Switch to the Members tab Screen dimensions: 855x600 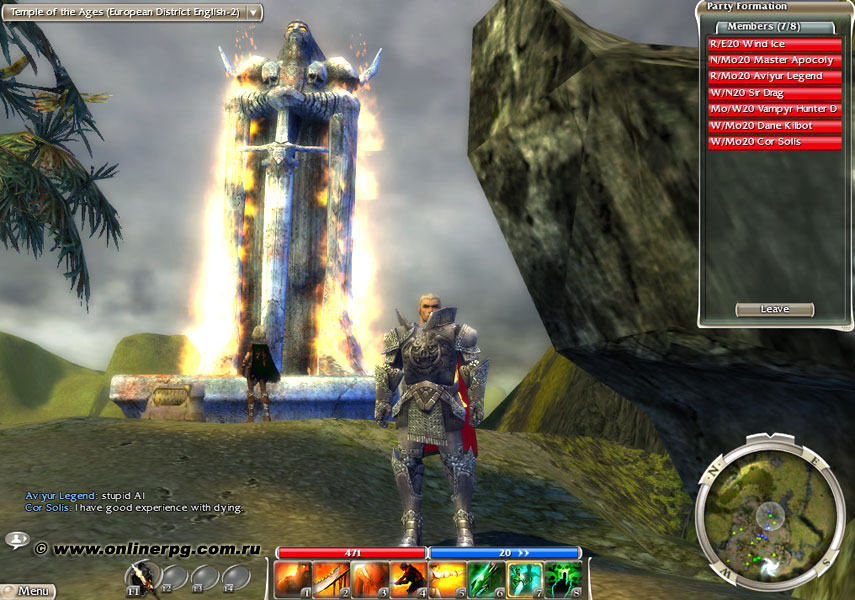[x=765, y=27]
